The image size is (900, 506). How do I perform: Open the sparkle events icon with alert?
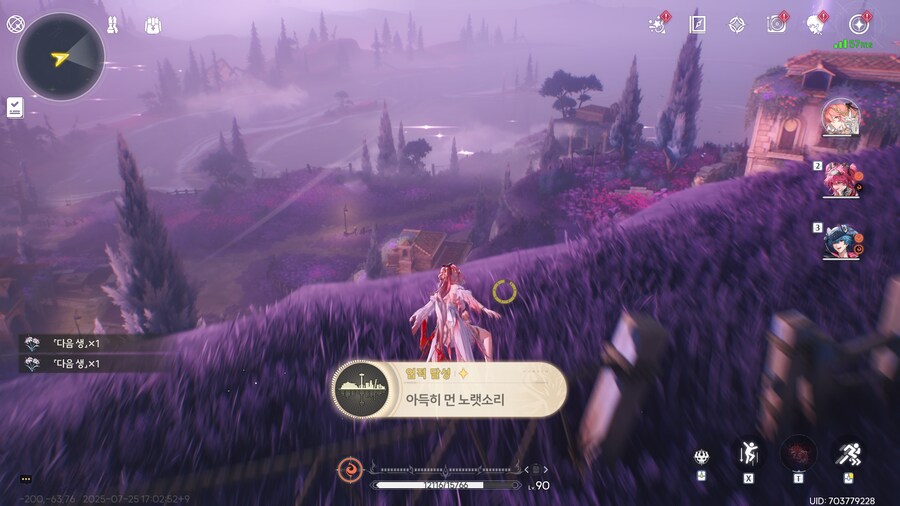(658, 25)
